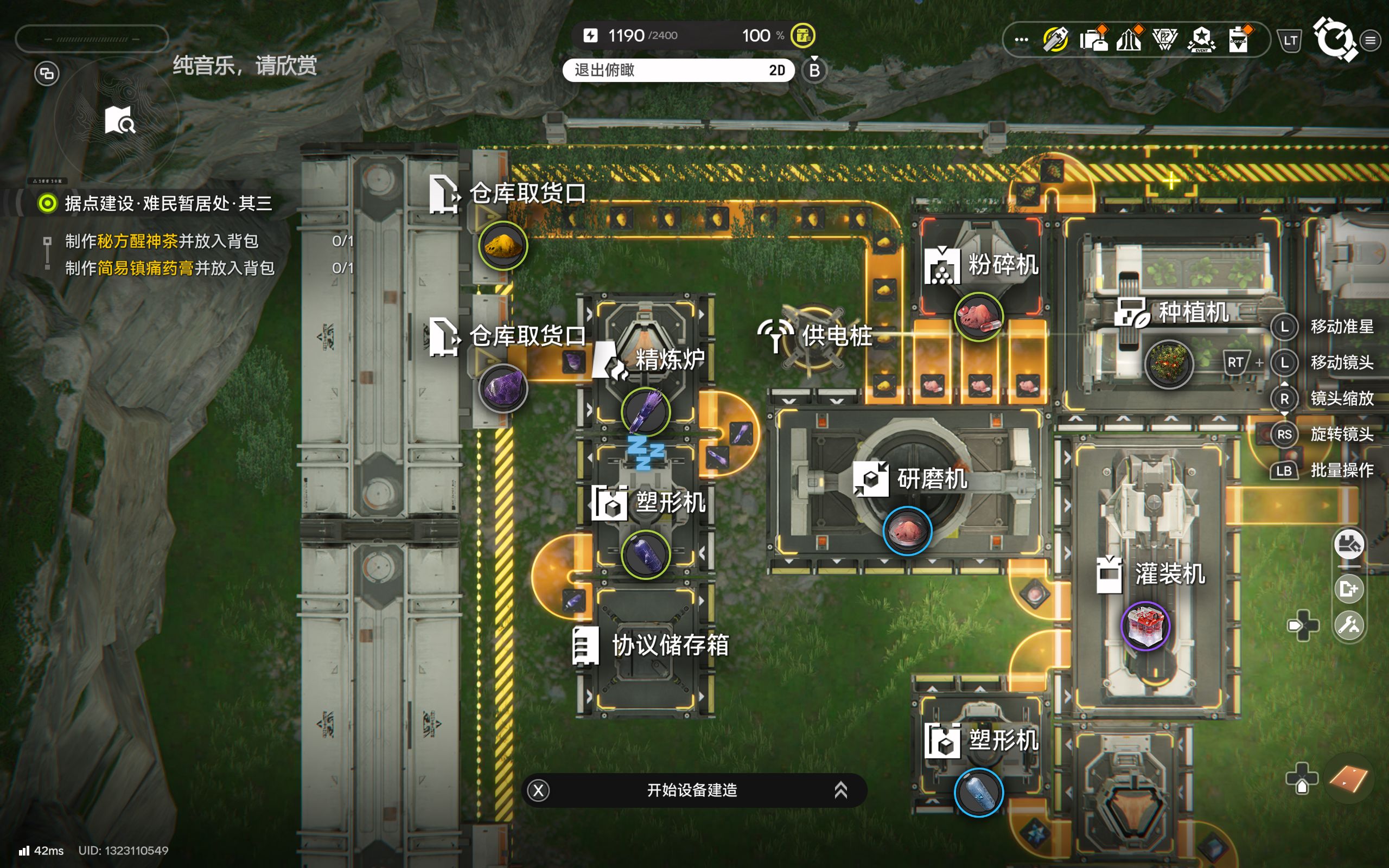The image size is (1389, 868).
Task: Select the factory building mode icon
Action: [1348, 544]
